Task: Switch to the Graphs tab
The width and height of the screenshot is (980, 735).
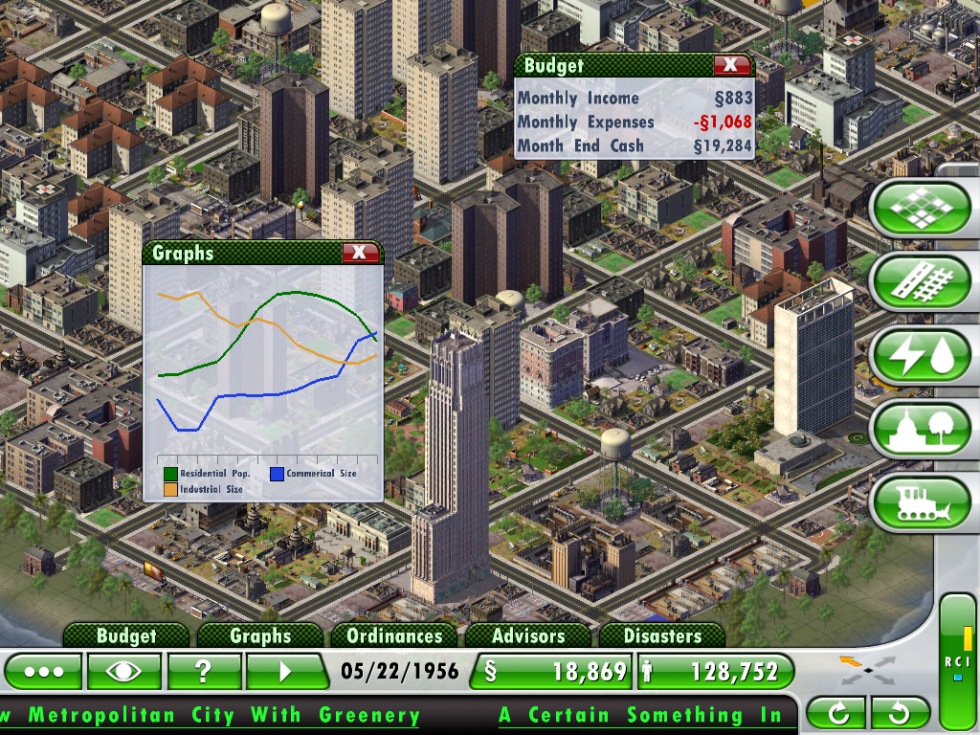Action: tap(260, 636)
